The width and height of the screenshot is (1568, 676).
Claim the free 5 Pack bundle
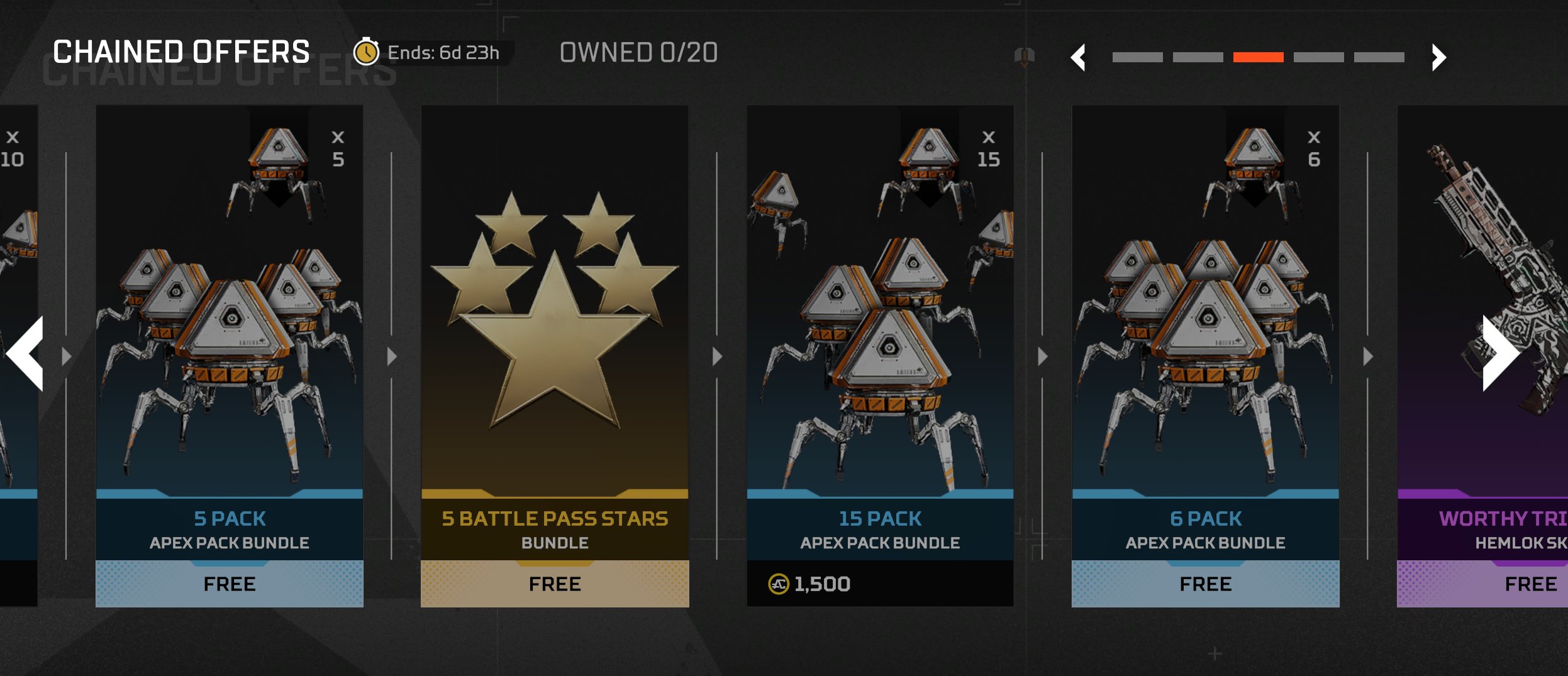[229, 584]
